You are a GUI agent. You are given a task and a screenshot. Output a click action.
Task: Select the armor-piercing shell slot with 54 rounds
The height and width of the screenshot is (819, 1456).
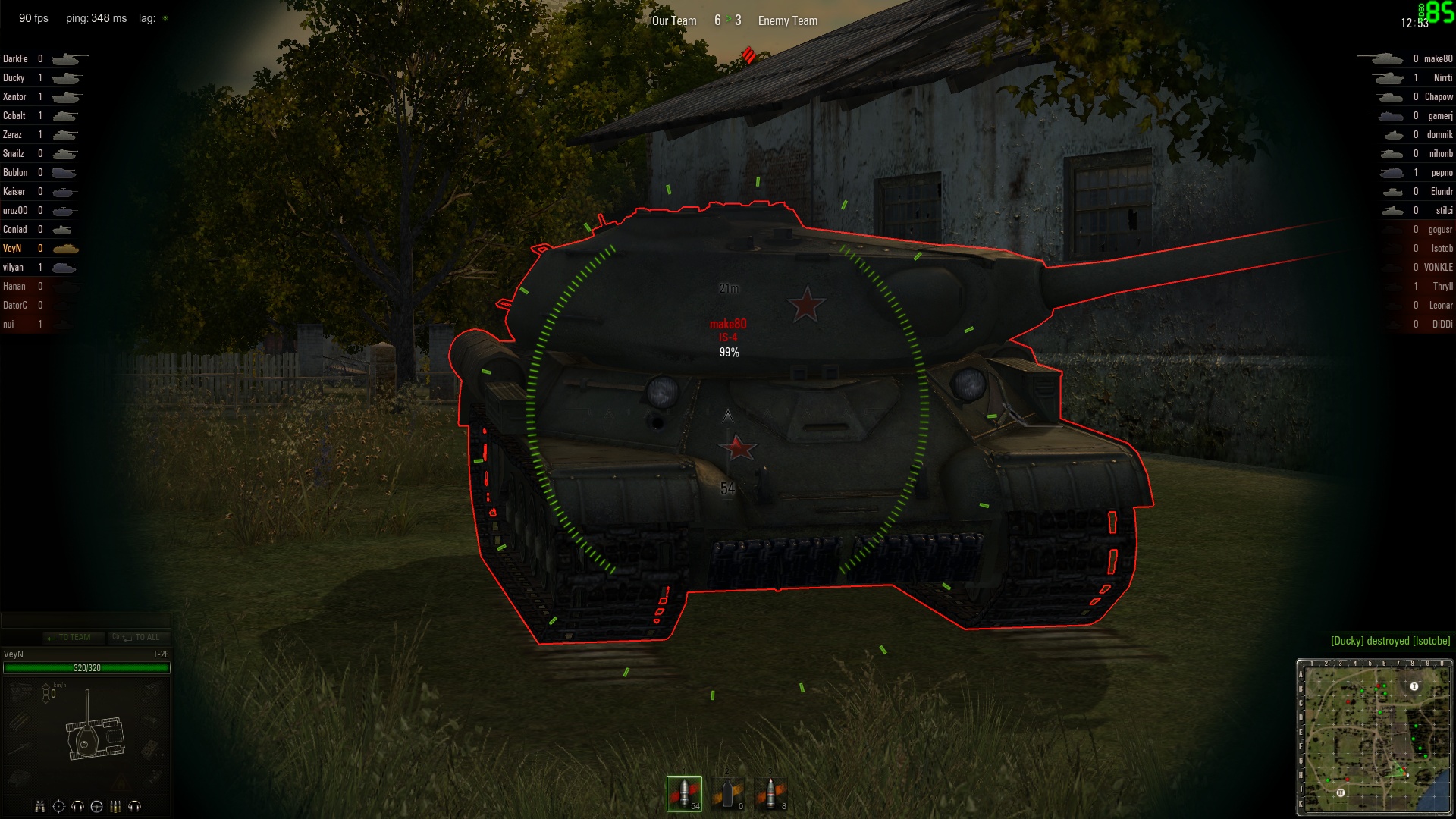684,793
